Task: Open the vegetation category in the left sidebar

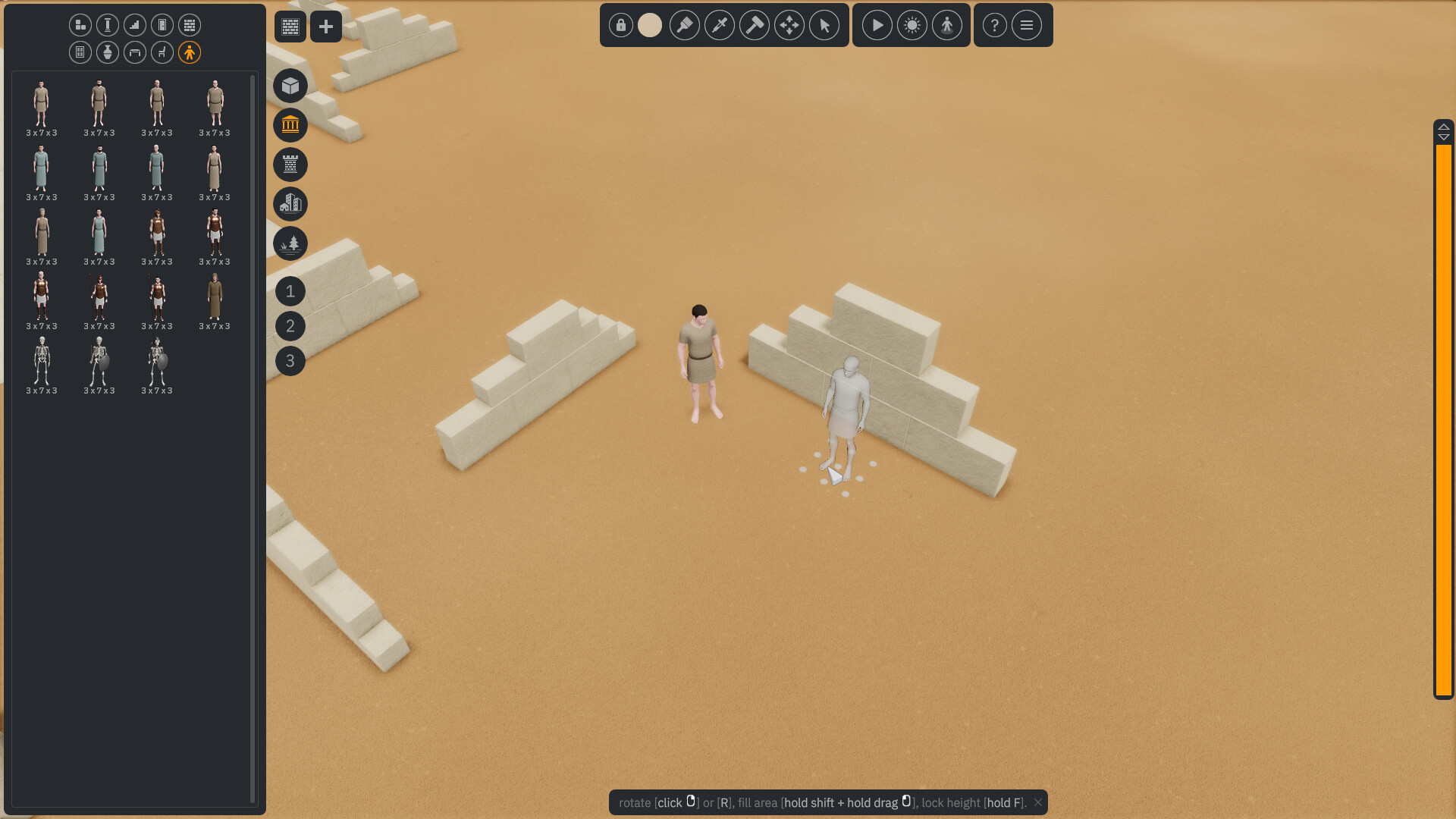Action: [x=290, y=244]
